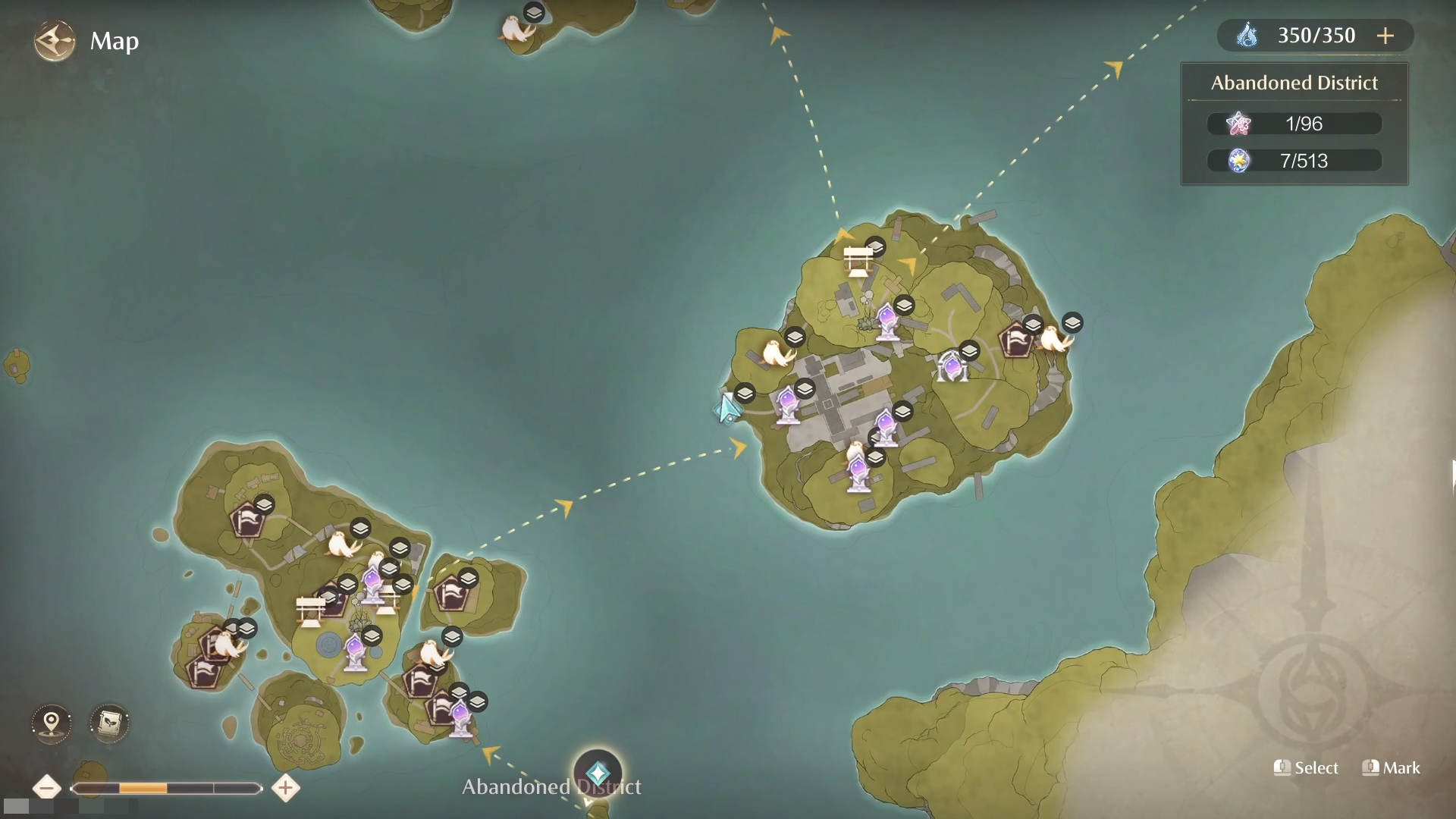Screen dimensions: 1456x819
Task: Select the Abandoned District waypoint diamond
Action: [598, 773]
